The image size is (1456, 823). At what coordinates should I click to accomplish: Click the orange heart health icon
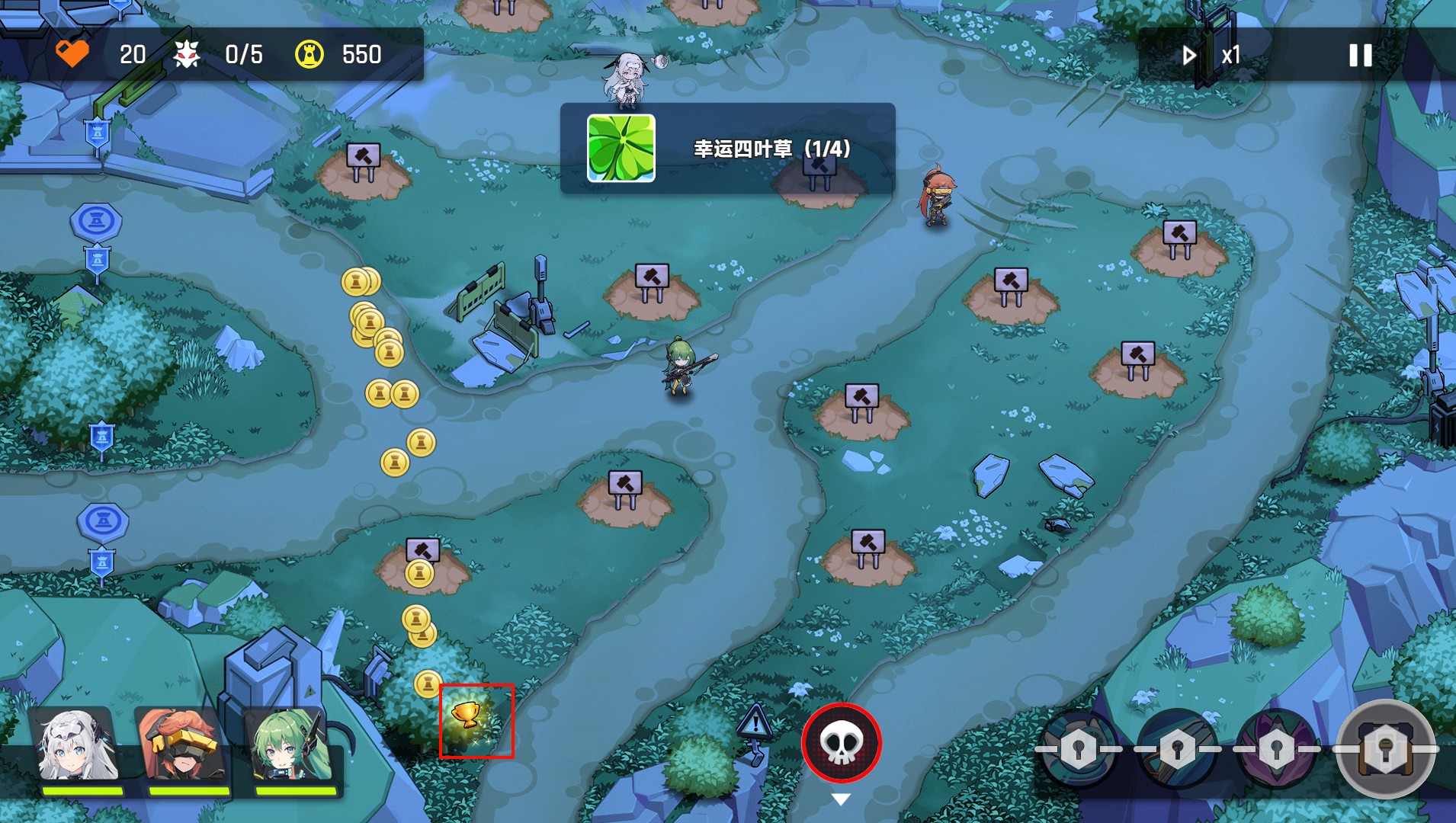(74, 54)
